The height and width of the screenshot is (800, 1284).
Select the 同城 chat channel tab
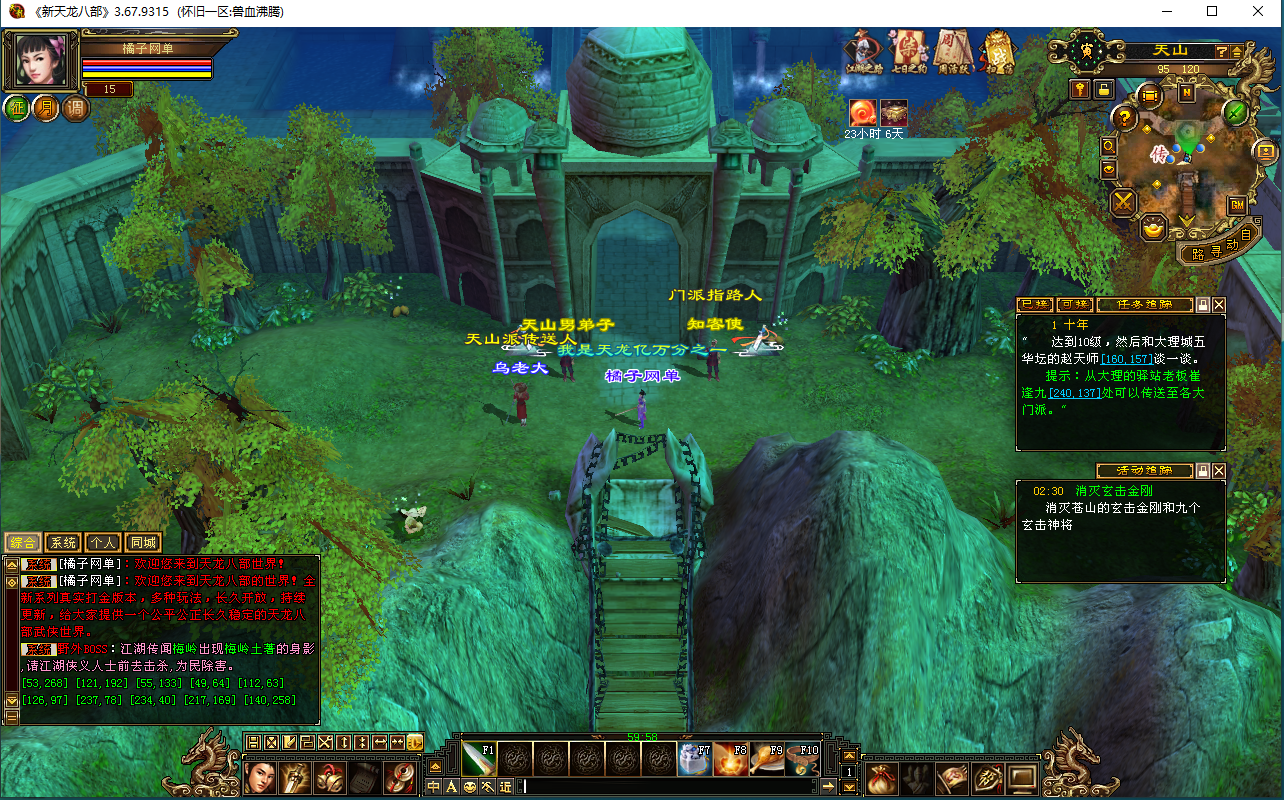[143, 543]
